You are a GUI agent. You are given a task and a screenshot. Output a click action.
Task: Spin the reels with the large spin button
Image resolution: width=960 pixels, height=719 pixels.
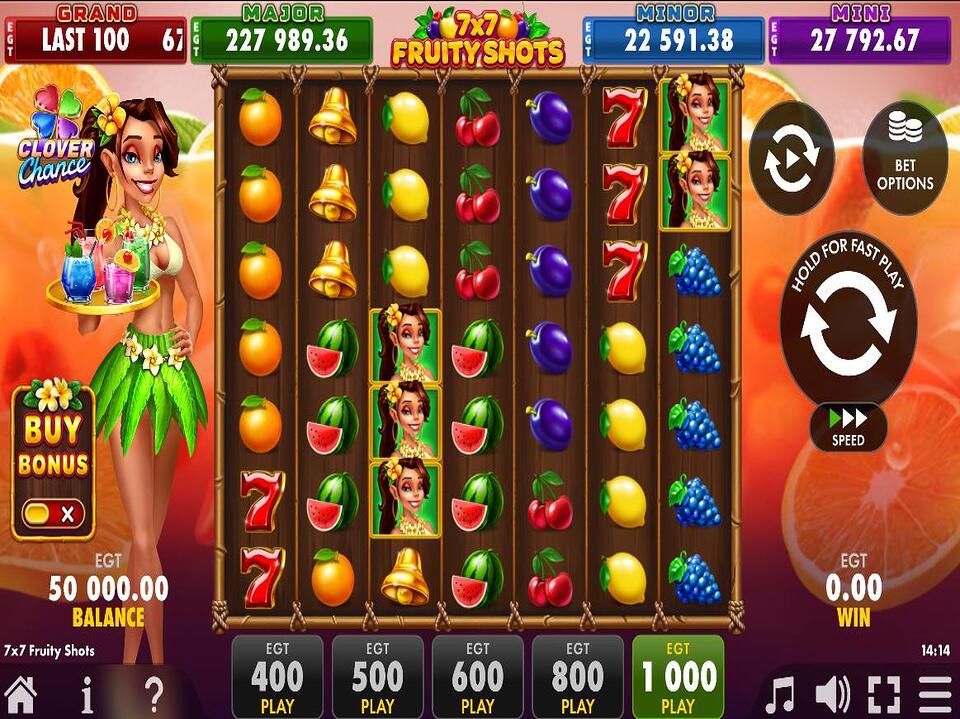[848, 322]
